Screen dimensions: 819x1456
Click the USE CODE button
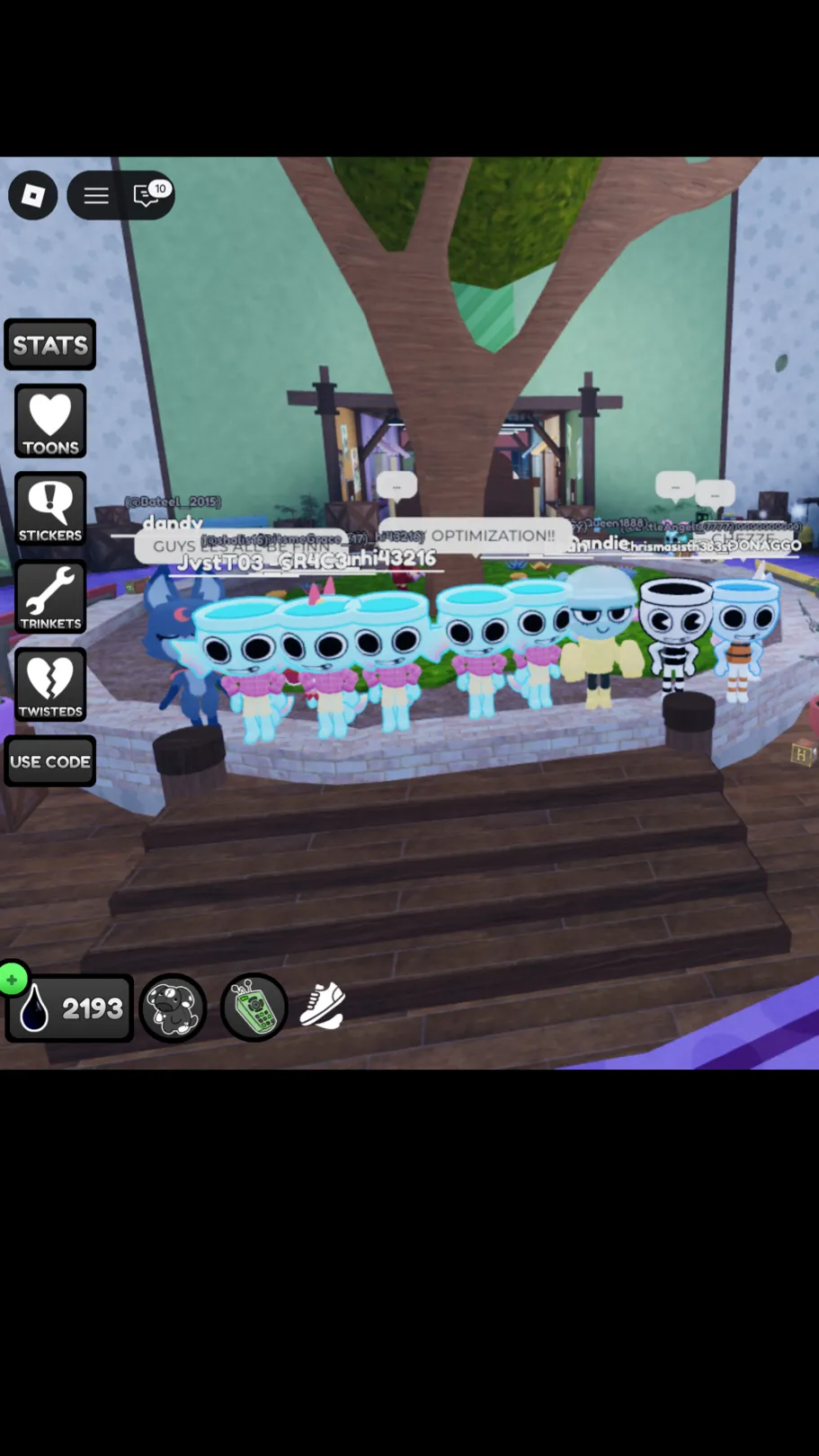(50, 761)
